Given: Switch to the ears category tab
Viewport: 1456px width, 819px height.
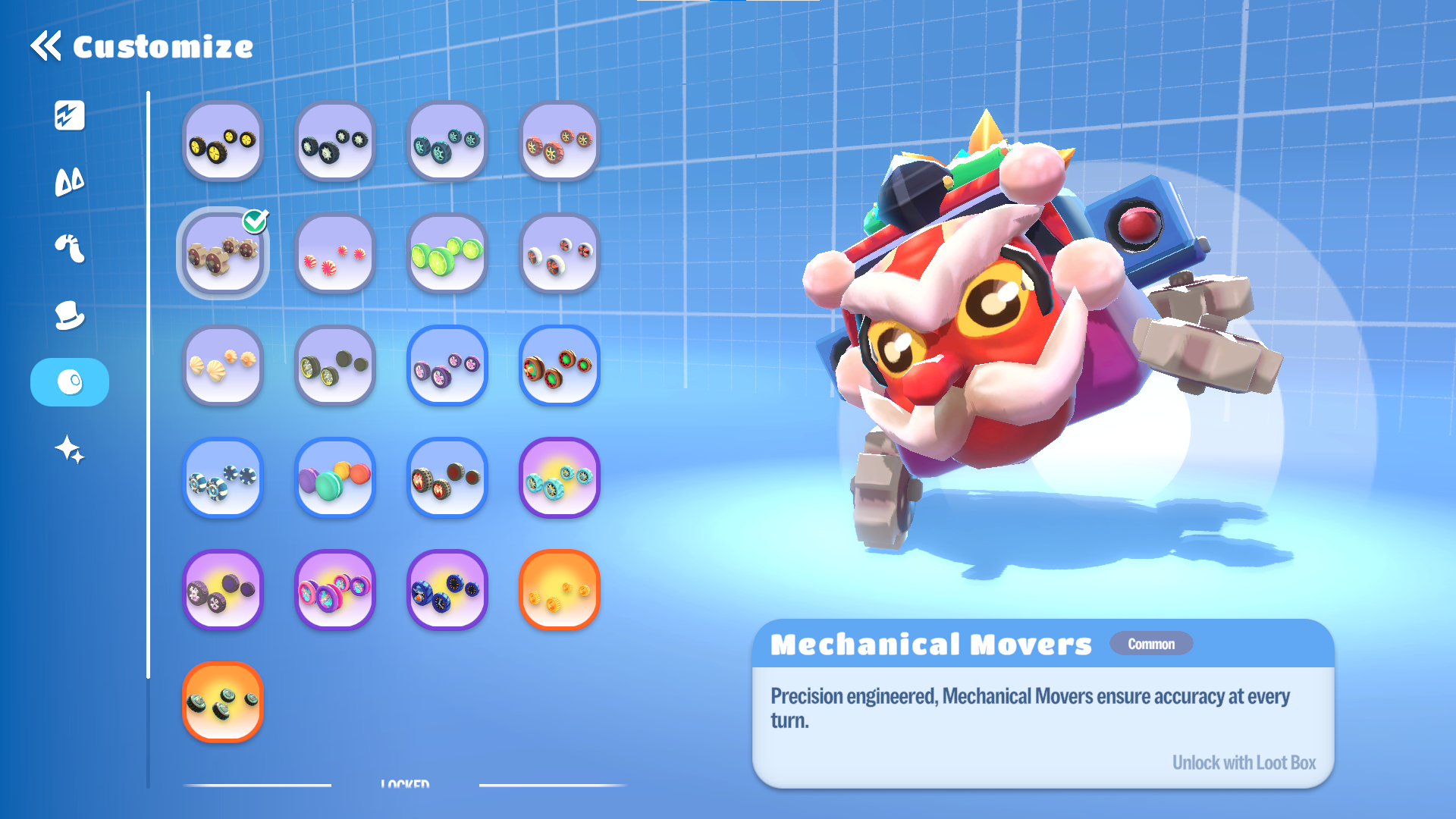Looking at the screenshot, I should coord(70,182).
